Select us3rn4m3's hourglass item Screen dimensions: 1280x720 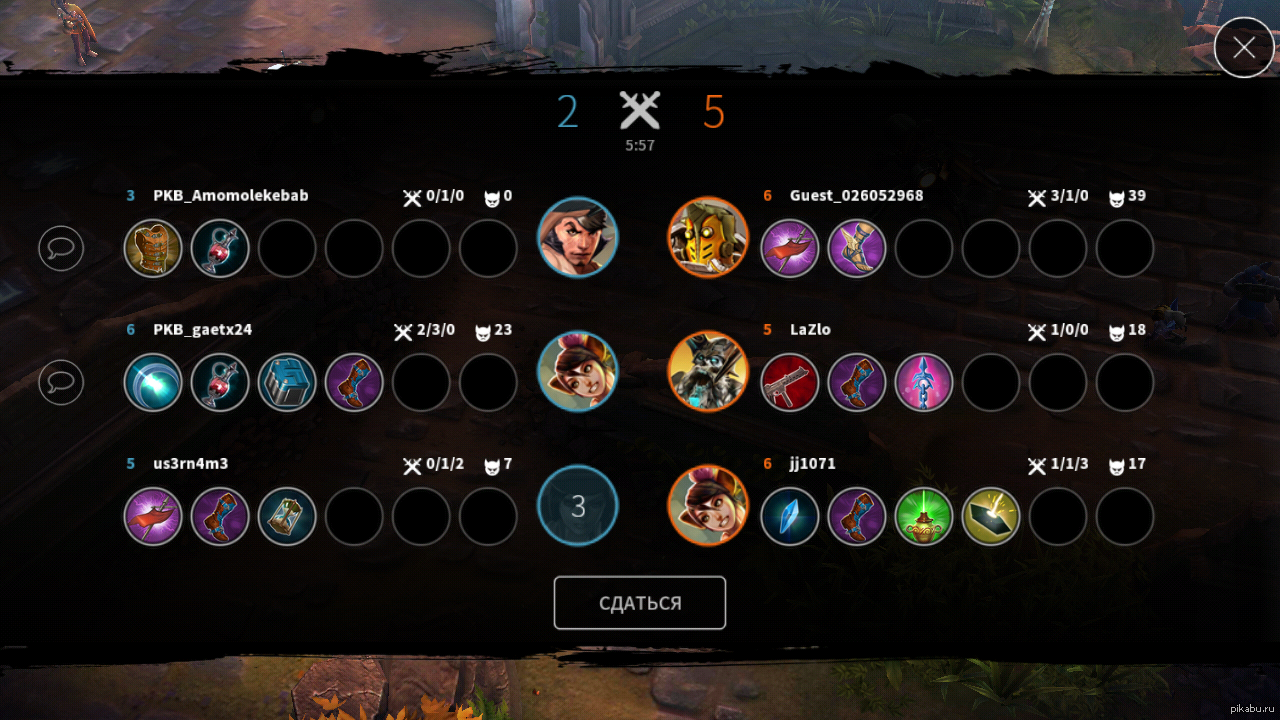click(287, 516)
